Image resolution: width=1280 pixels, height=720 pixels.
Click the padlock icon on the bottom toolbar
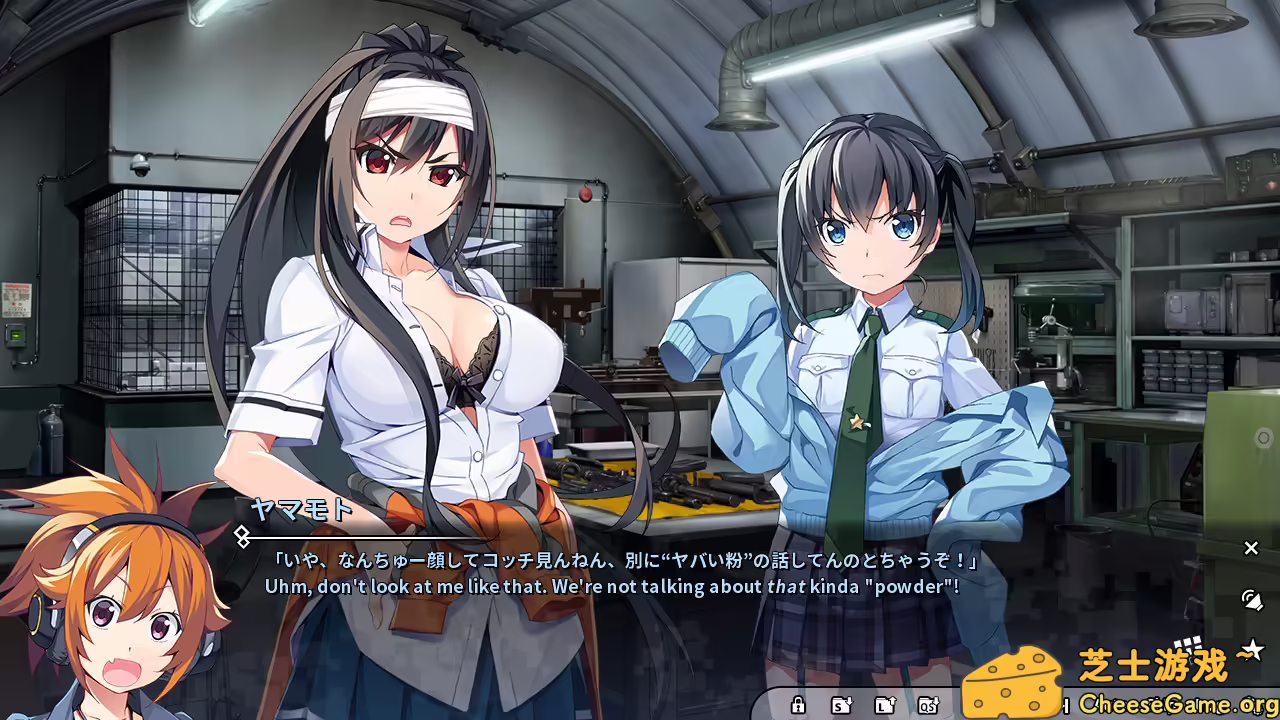coord(799,707)
